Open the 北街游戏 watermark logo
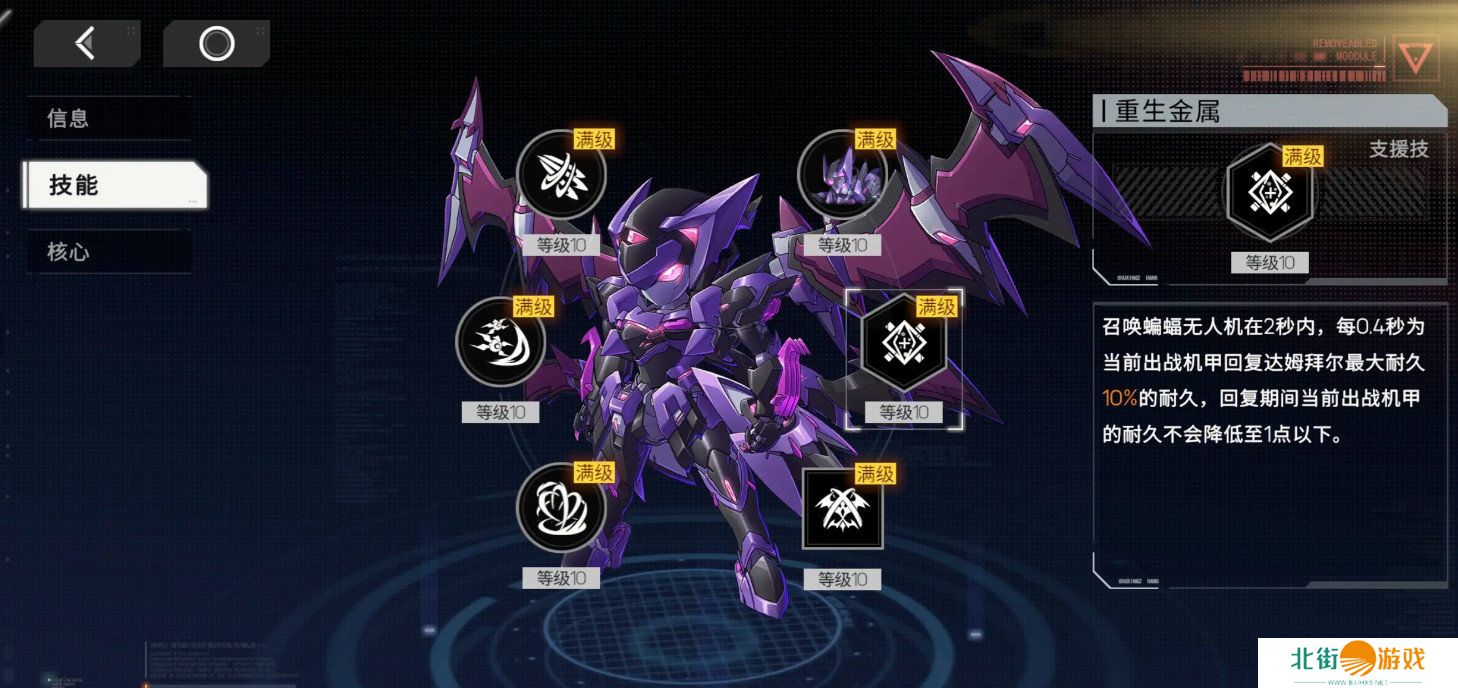 click(1357, 662)
